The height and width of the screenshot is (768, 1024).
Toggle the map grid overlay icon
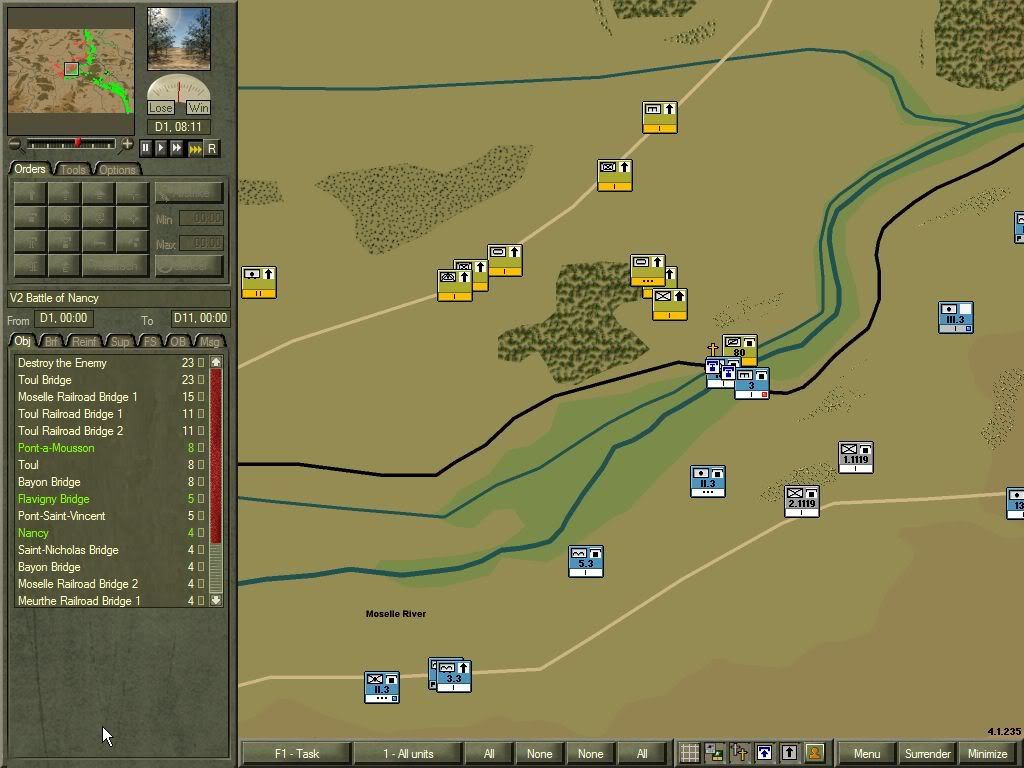point(689,753)
